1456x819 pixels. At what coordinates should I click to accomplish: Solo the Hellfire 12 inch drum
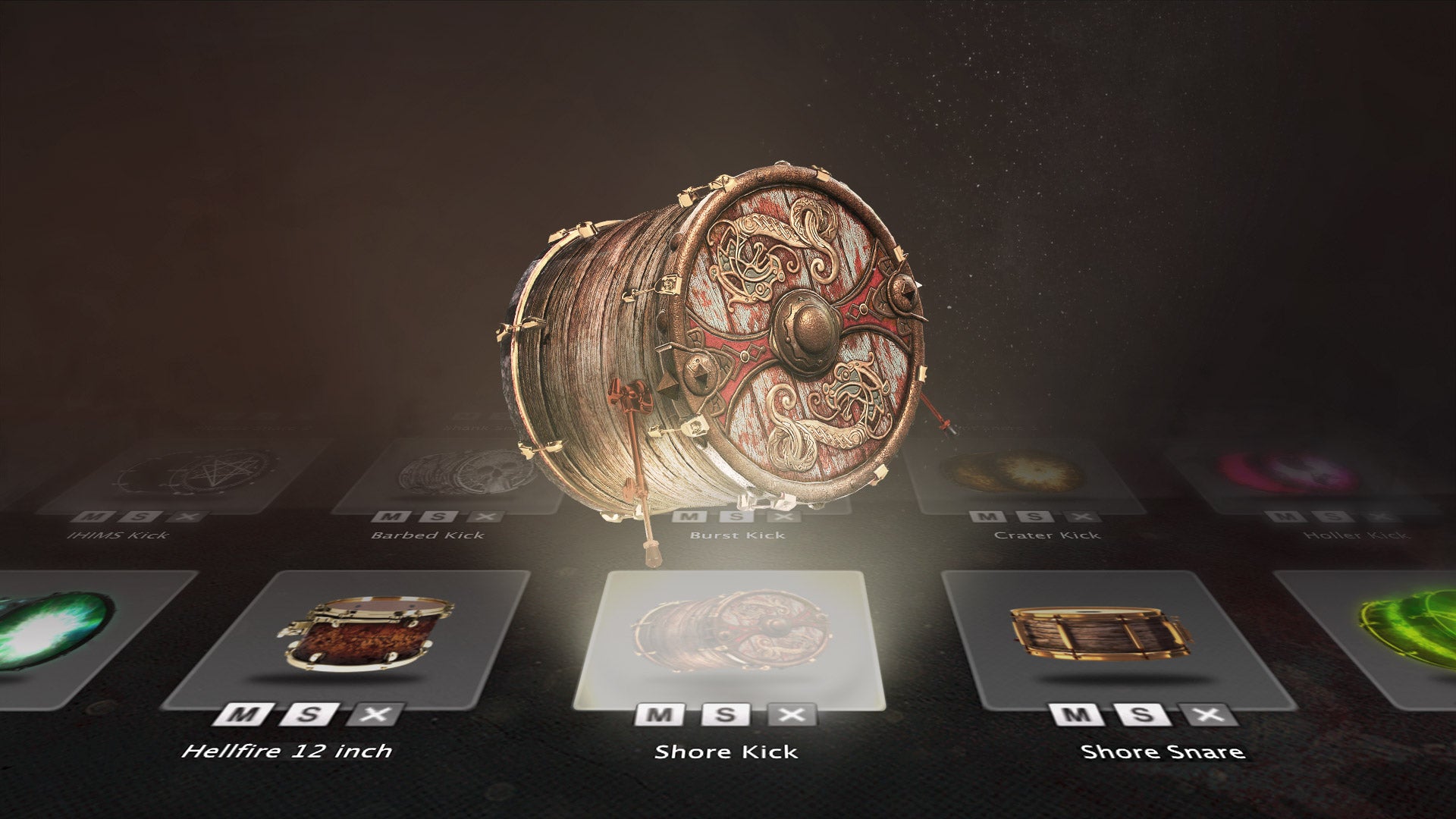point(309,714)
